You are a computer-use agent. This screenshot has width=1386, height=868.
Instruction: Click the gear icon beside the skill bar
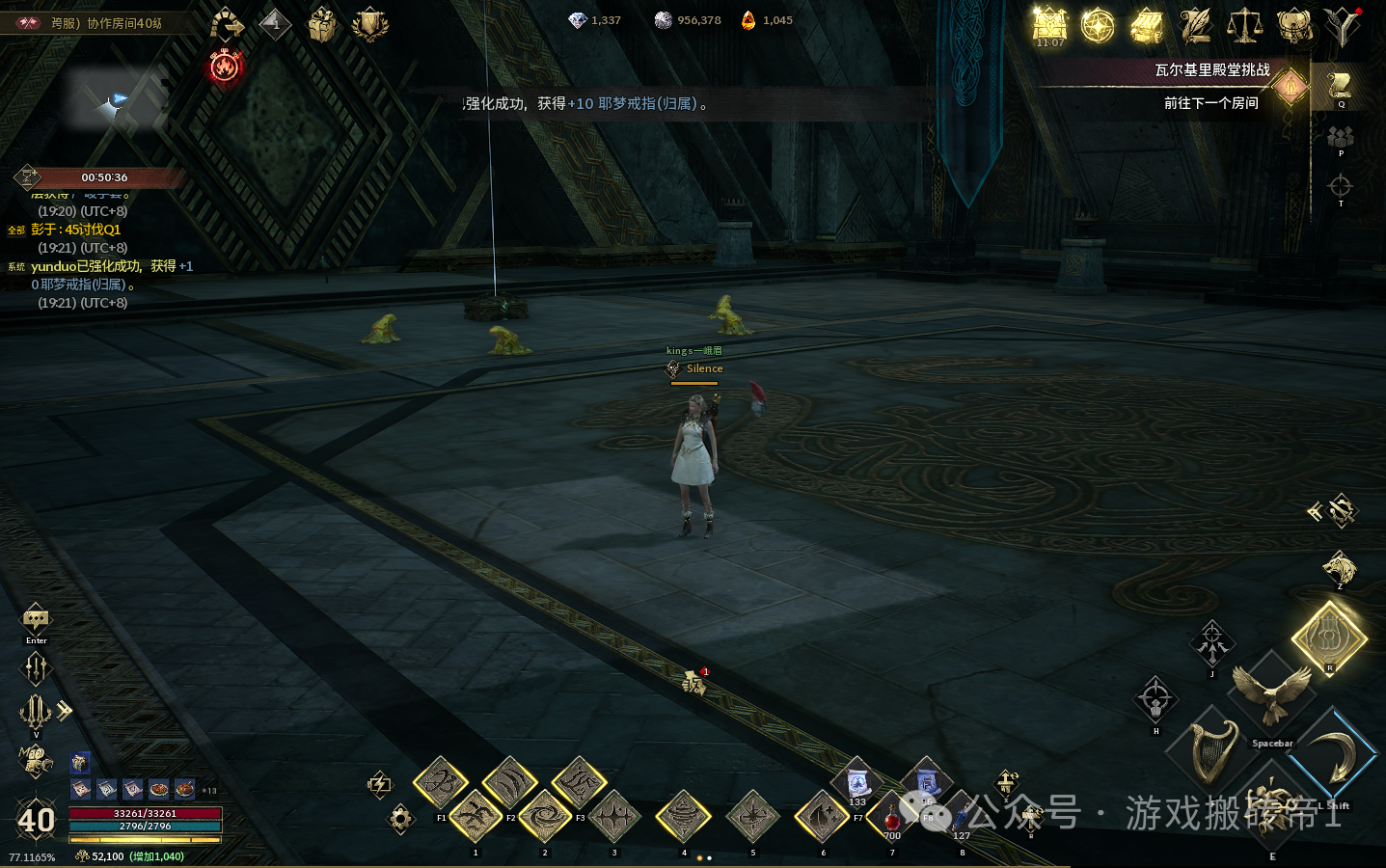click(x=400, y=819)
